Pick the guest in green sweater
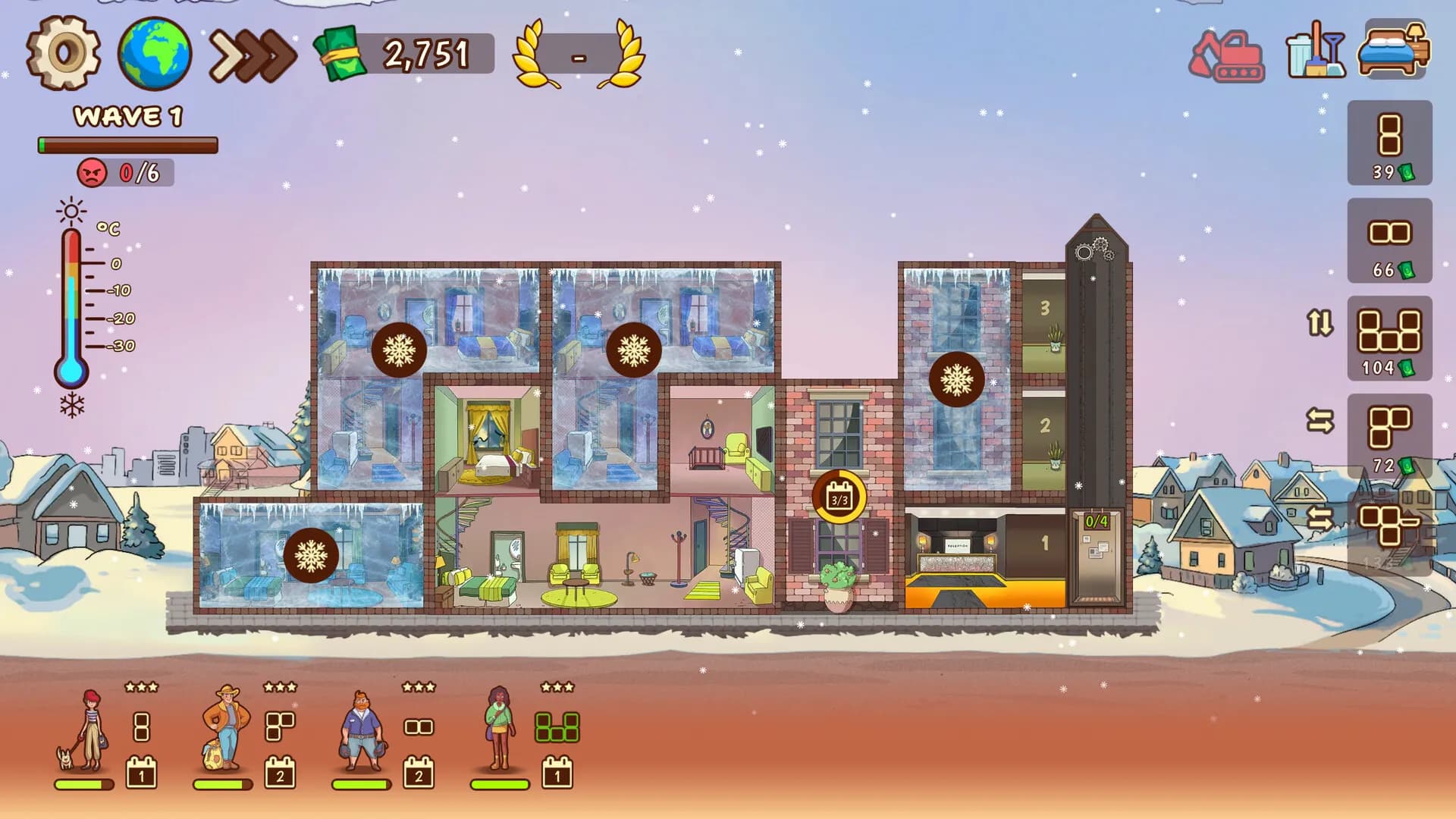The height and width of the screenshot is (819, 1456). pyautogui.click(x=500, y=728)
